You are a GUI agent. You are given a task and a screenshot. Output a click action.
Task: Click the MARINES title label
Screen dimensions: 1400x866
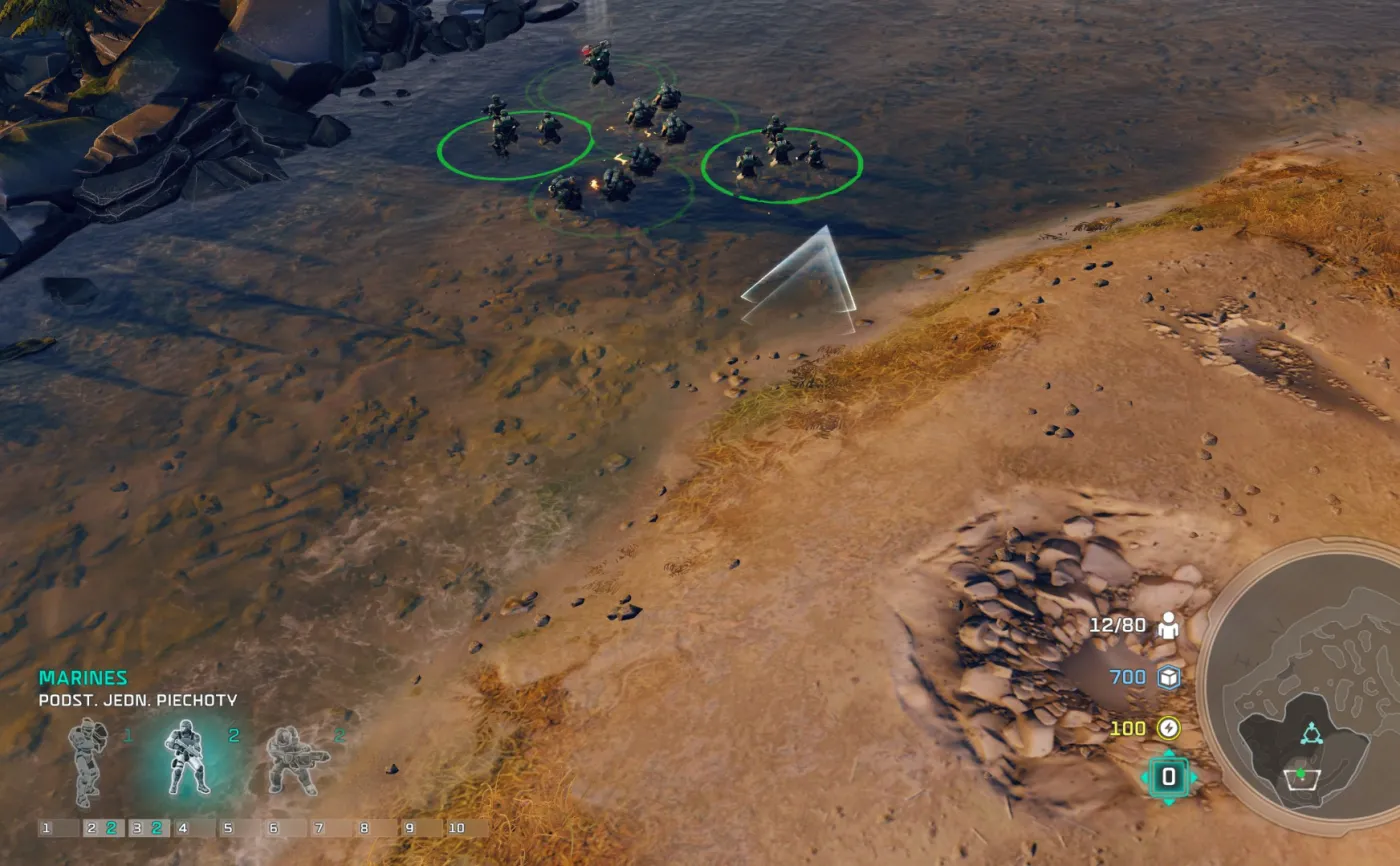pos(84,677)
